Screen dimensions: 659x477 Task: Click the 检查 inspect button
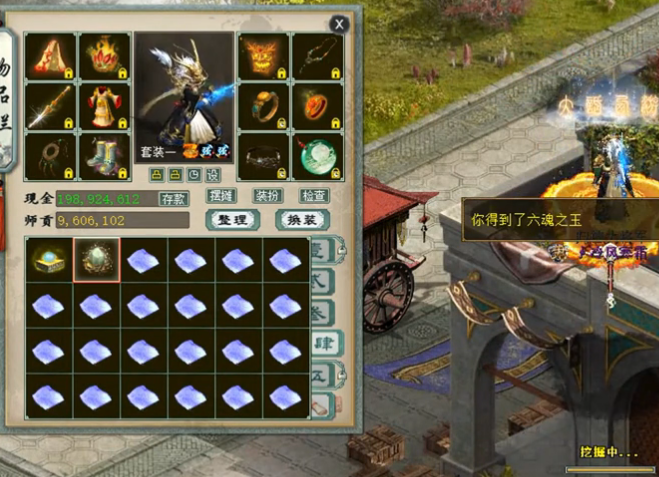(x=314, y=196)
